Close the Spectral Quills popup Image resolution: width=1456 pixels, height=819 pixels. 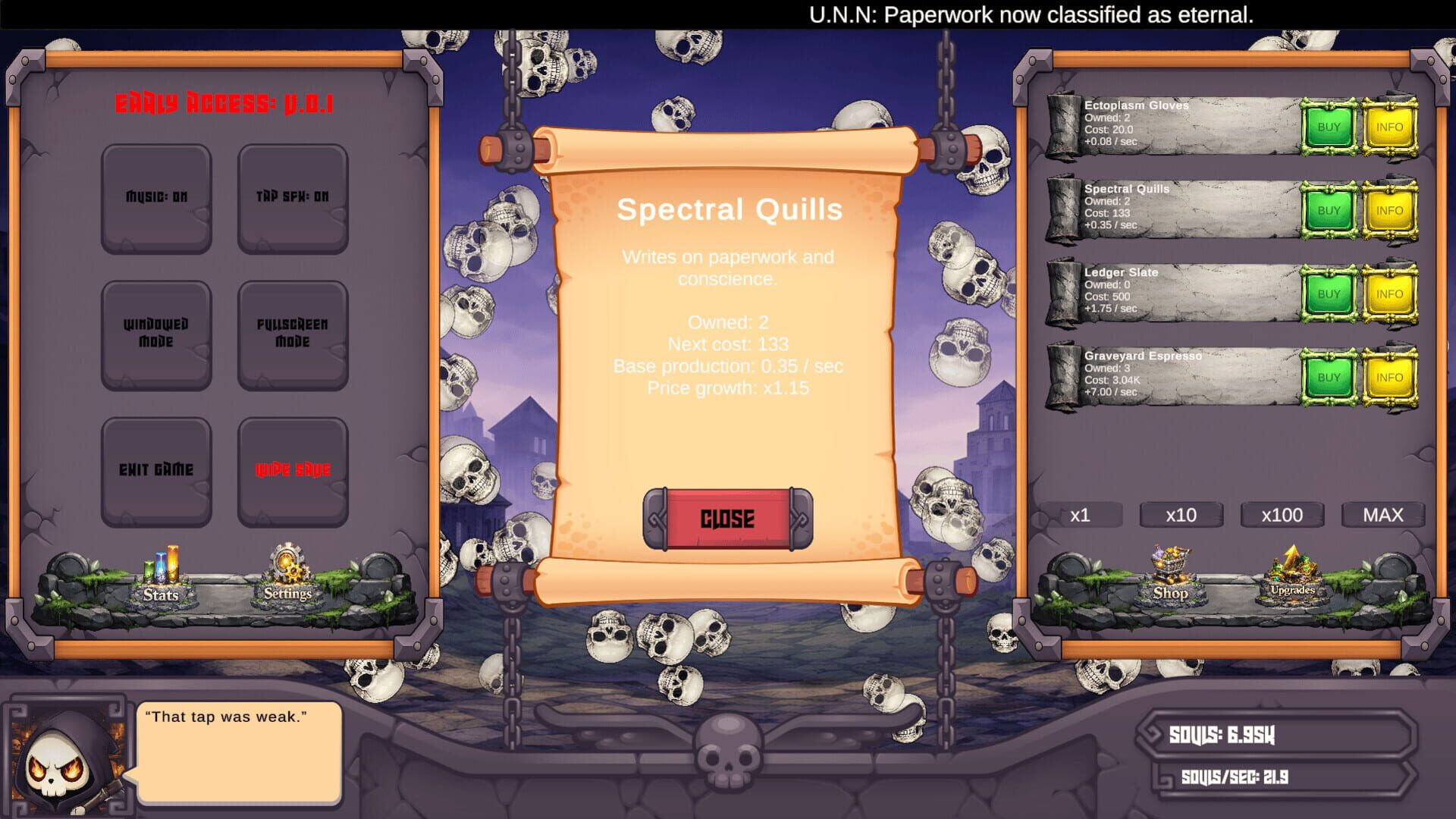727,519
